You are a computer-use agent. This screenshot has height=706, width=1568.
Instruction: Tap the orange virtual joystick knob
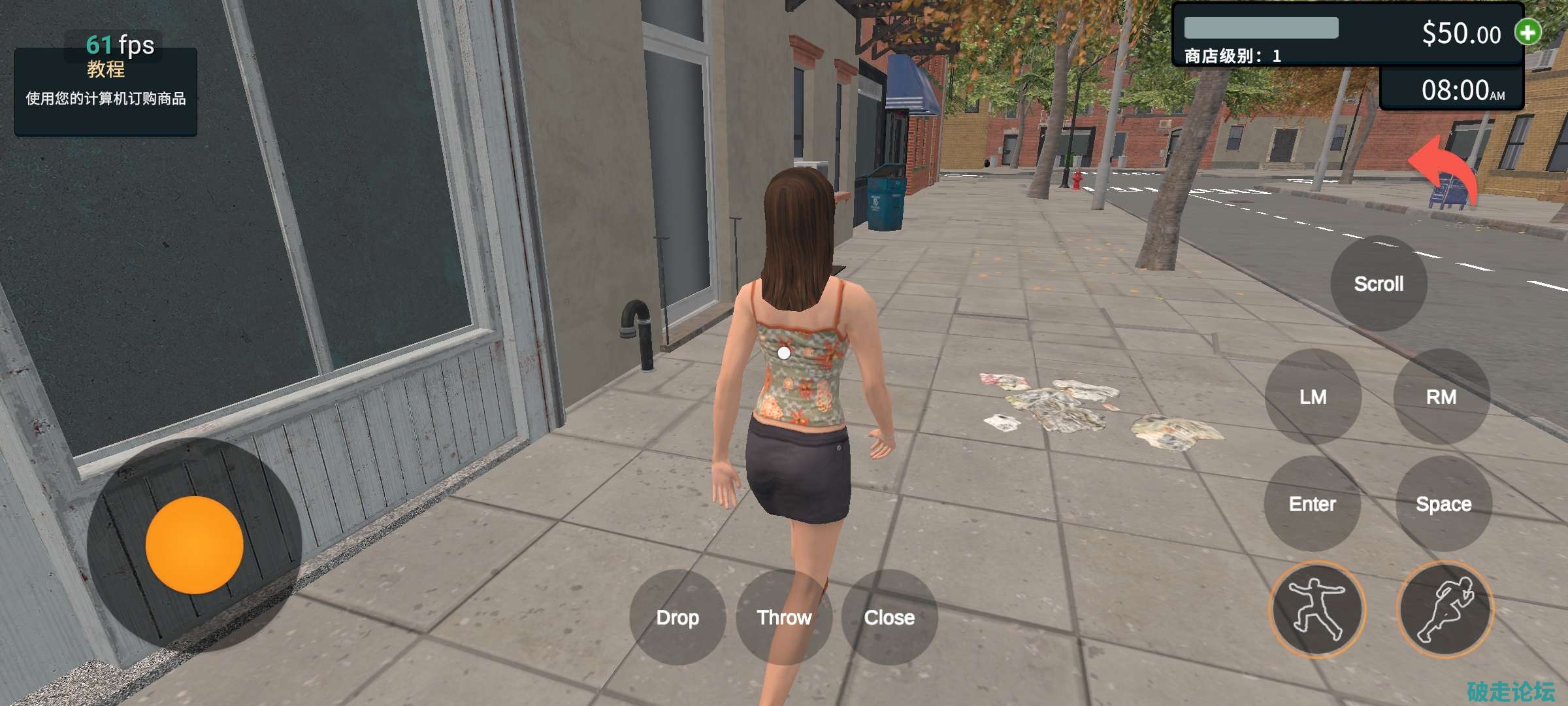(194, 545)
